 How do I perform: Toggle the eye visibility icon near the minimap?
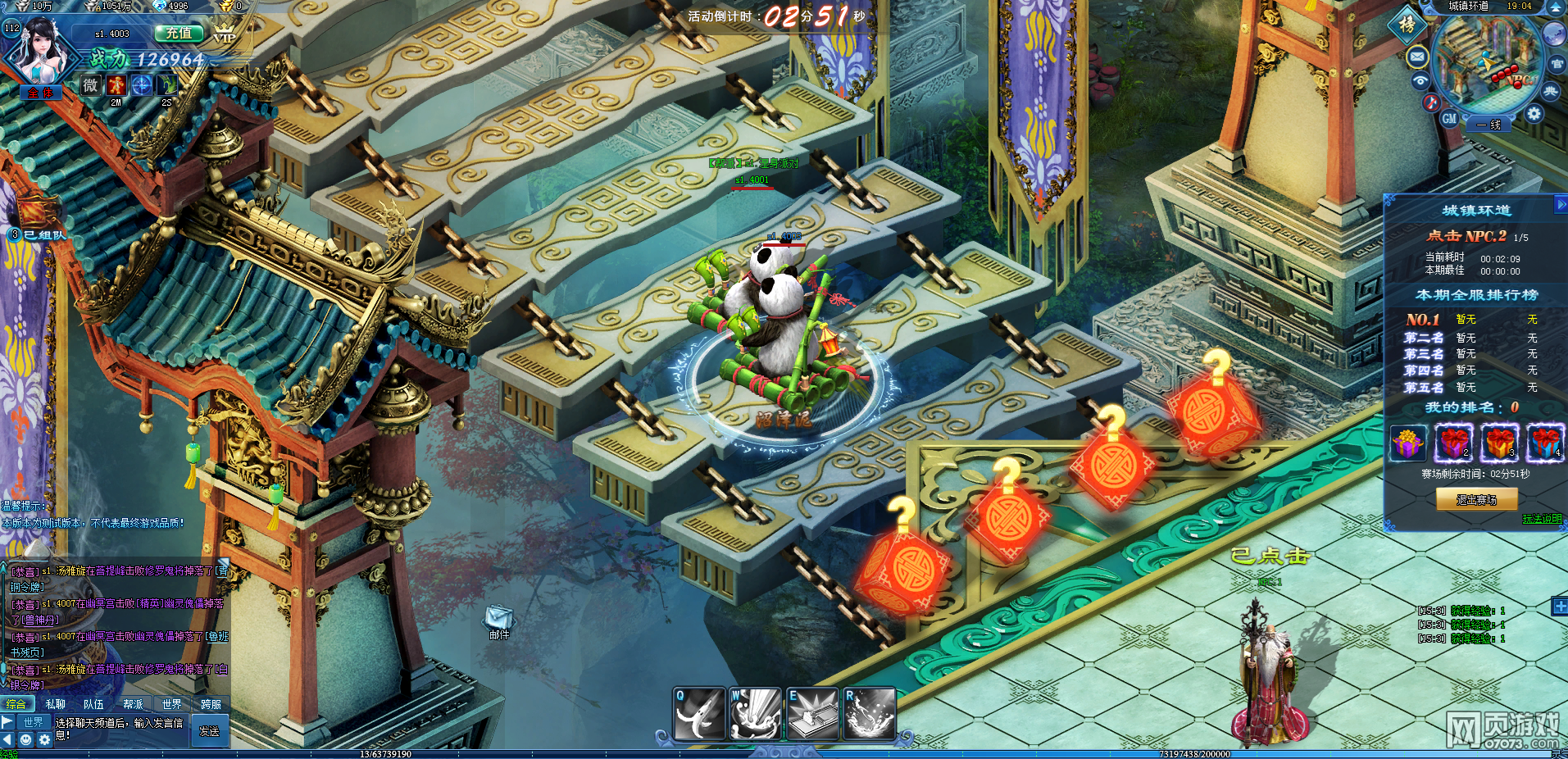pyautogui.click(x=1420, y=80)
